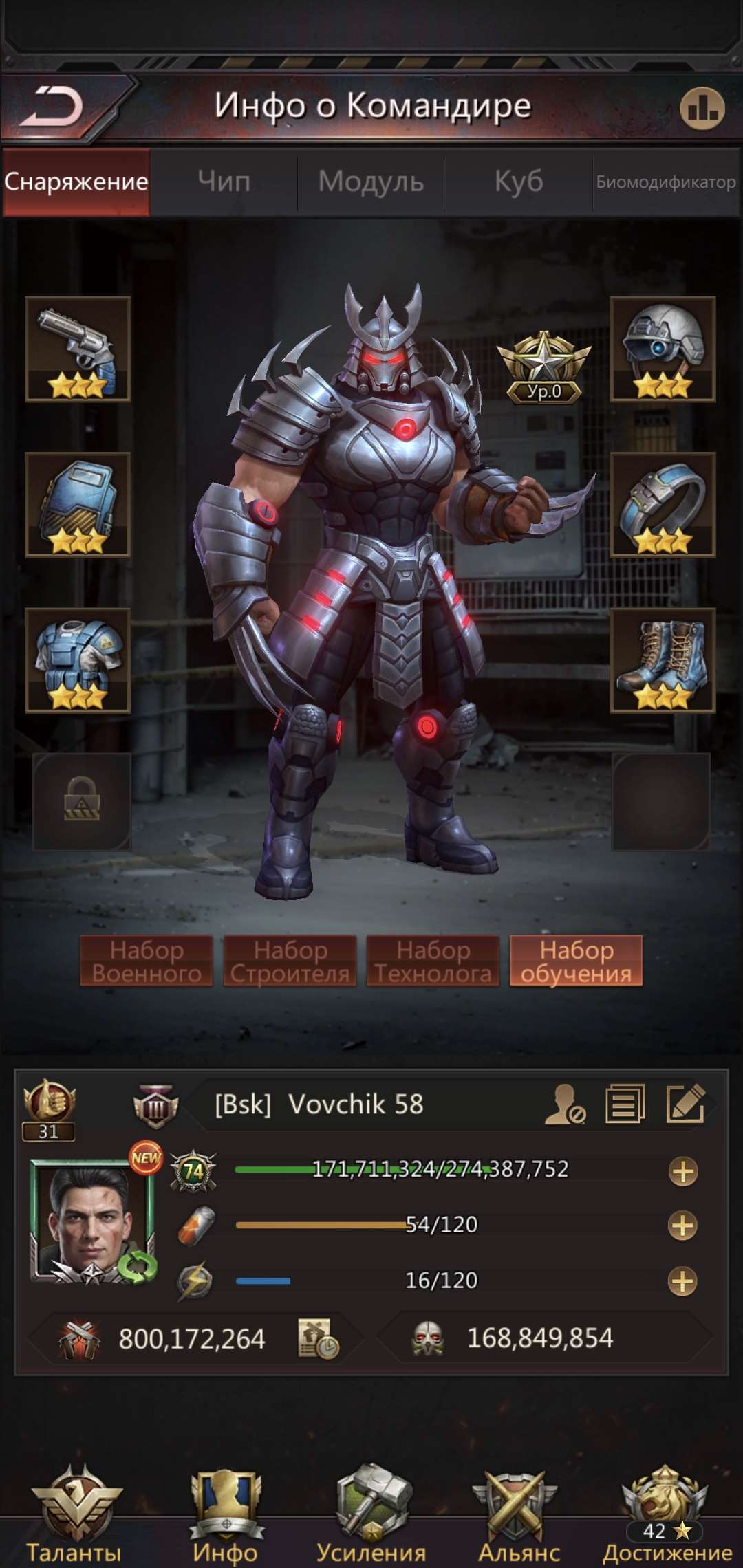Screen dimensions: 743x1568
Task: Add commander experience with plus button
Action: coord(682,1171)
